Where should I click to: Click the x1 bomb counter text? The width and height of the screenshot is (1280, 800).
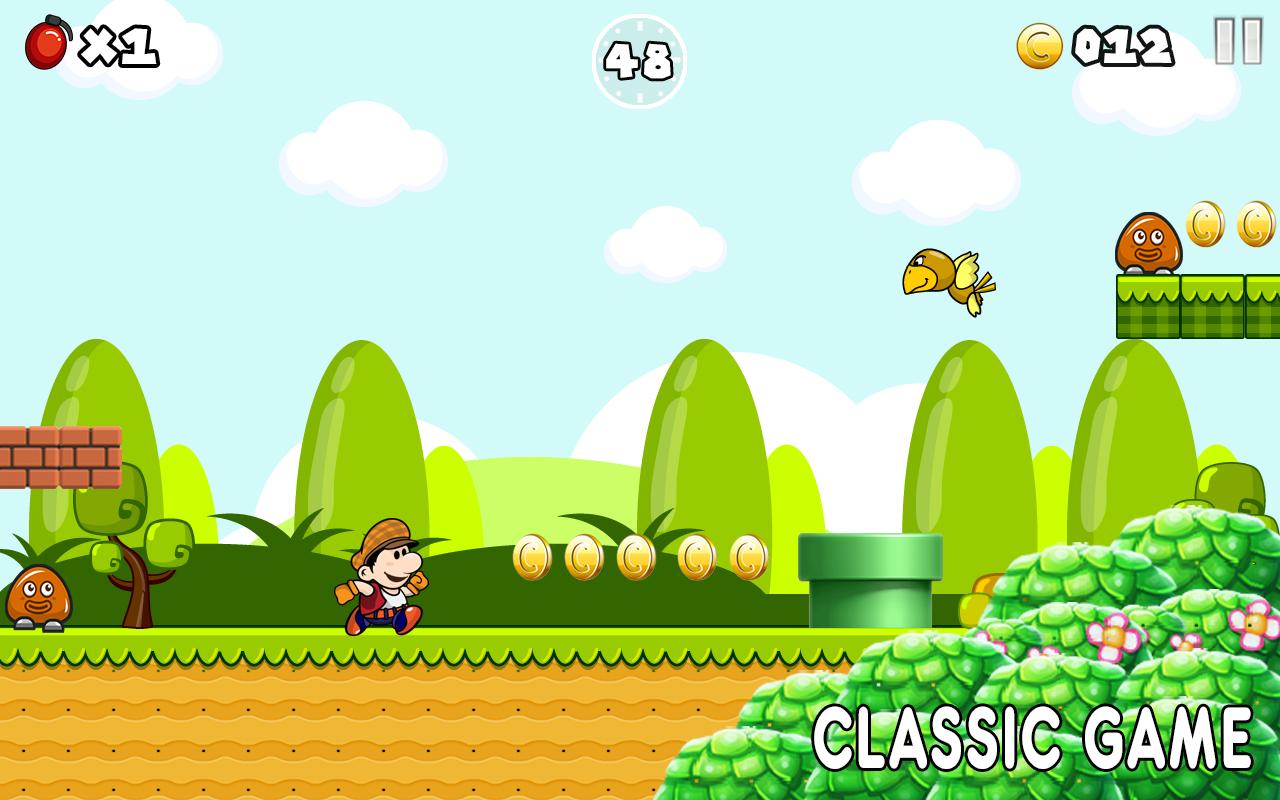pyautogui.click(x=117, y=44)
